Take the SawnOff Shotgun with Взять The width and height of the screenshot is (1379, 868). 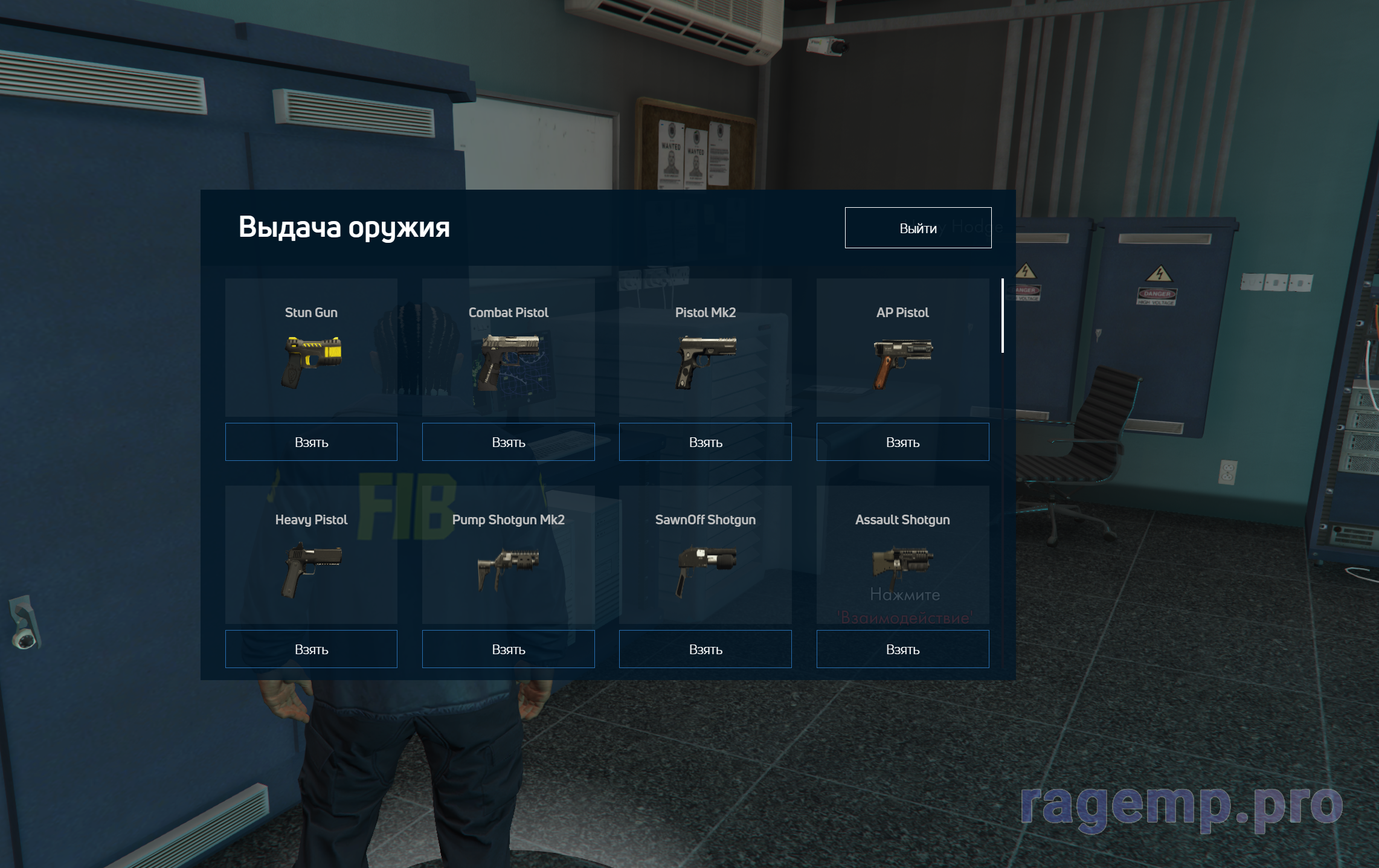pyautogui.click(x=705, y=649)
